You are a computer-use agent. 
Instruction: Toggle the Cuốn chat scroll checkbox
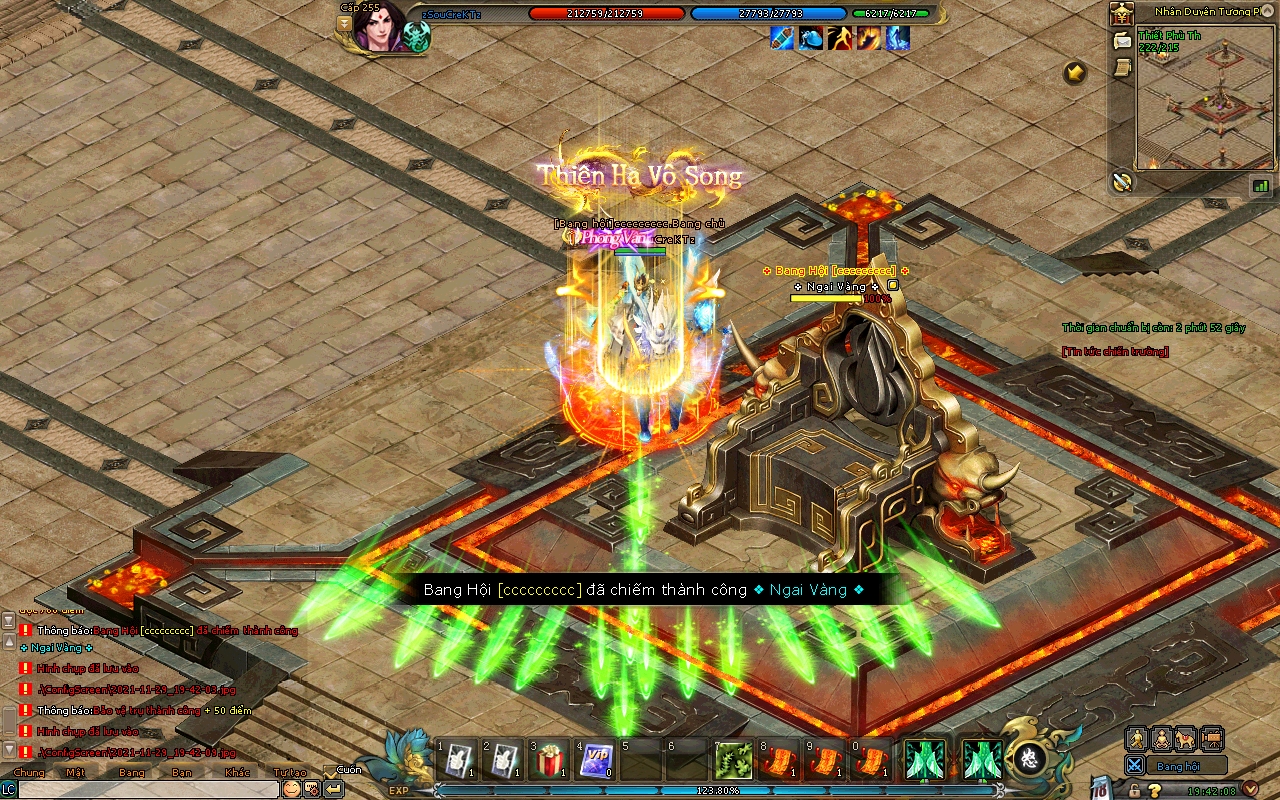(331, 772)
